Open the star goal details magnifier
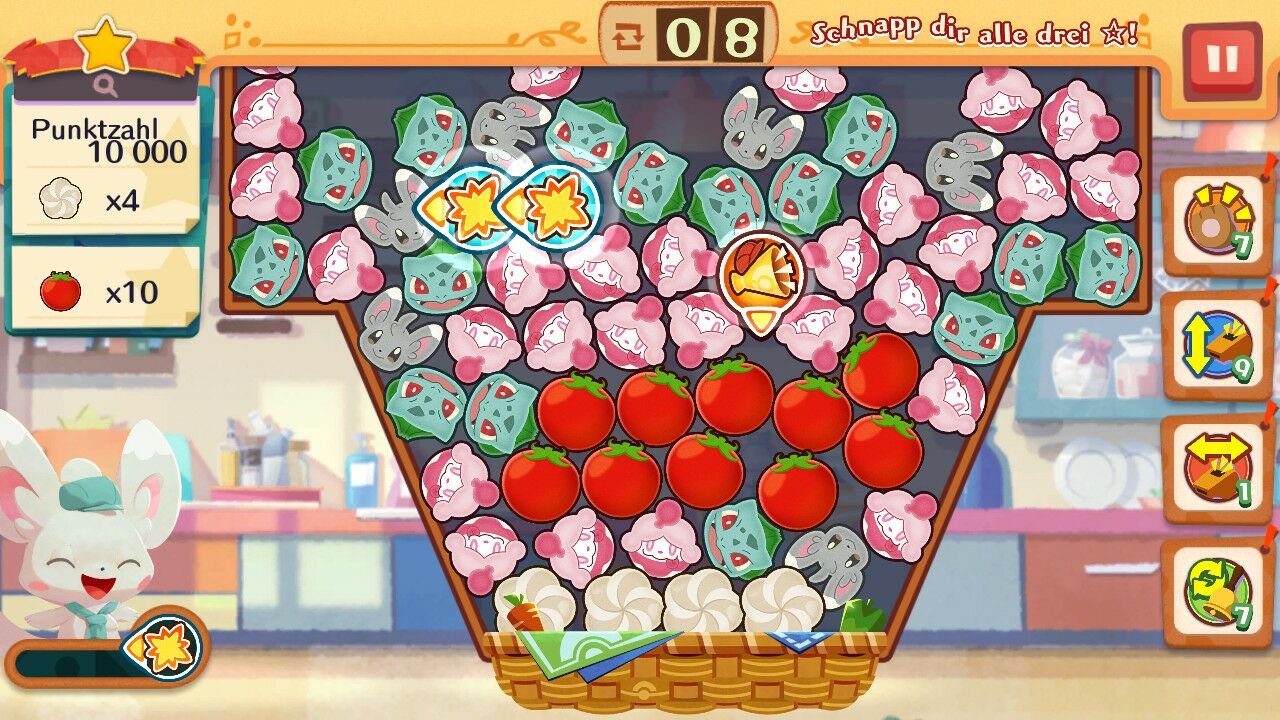Screen dimensions: 1280x720 tap(106, 86)
